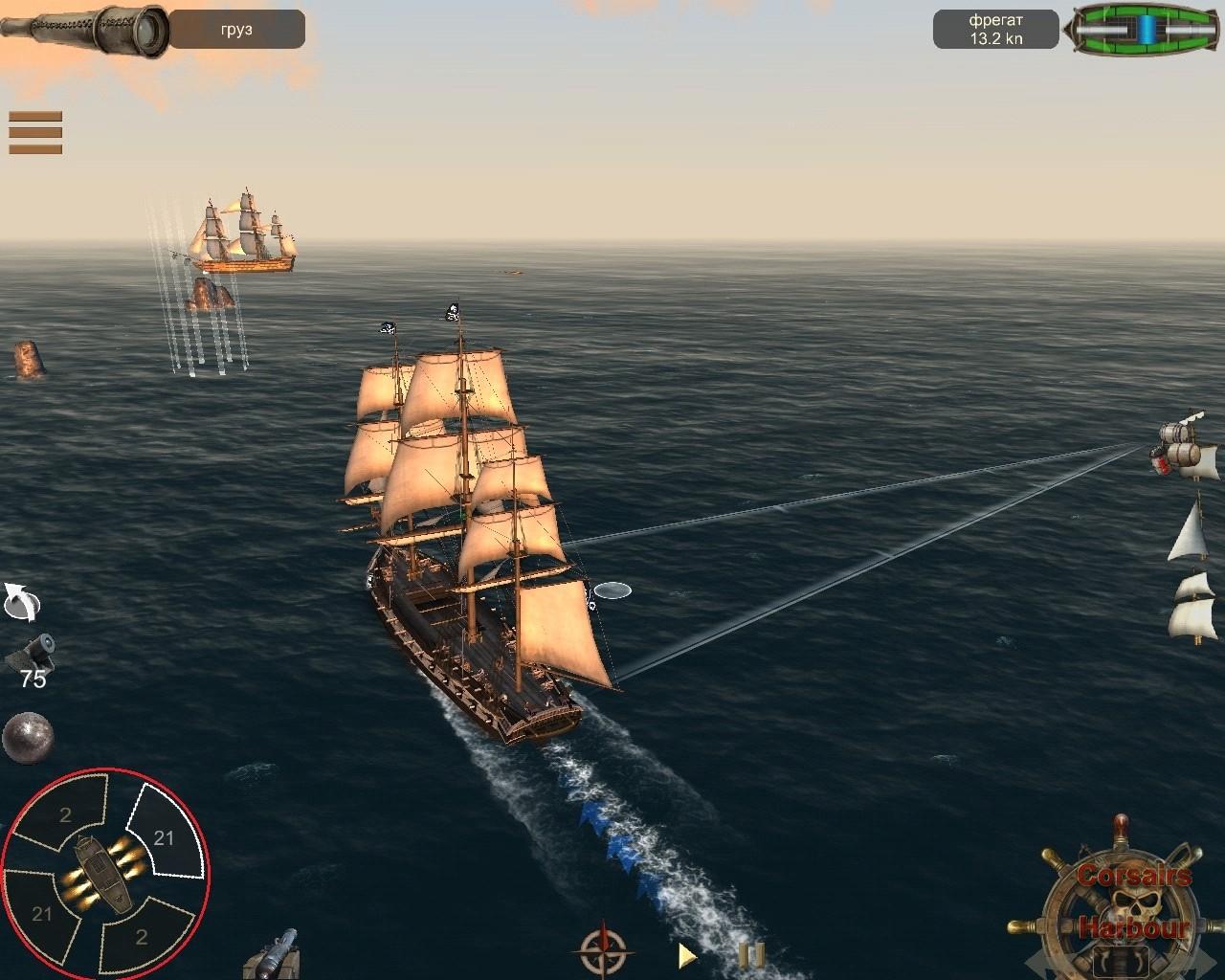The image size is (1225, 980).
Task: Choose the round cannonball ammo
Action: (28, 738)
